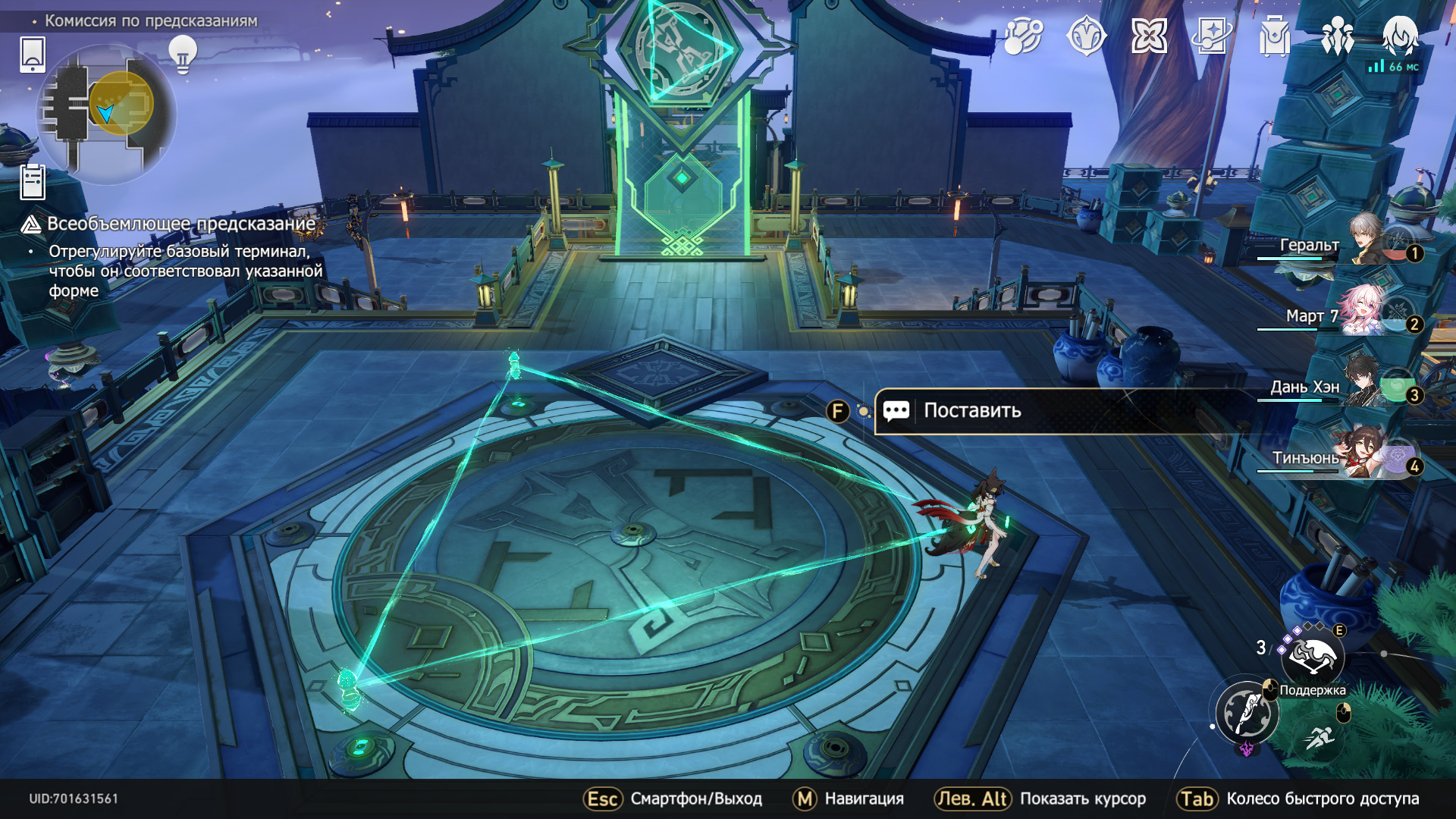The height and width of the screenshot is (819, 1456).
Task: Switch to party member Тинъюнь
Action: pyautogui.click(x=1365, y=454)
